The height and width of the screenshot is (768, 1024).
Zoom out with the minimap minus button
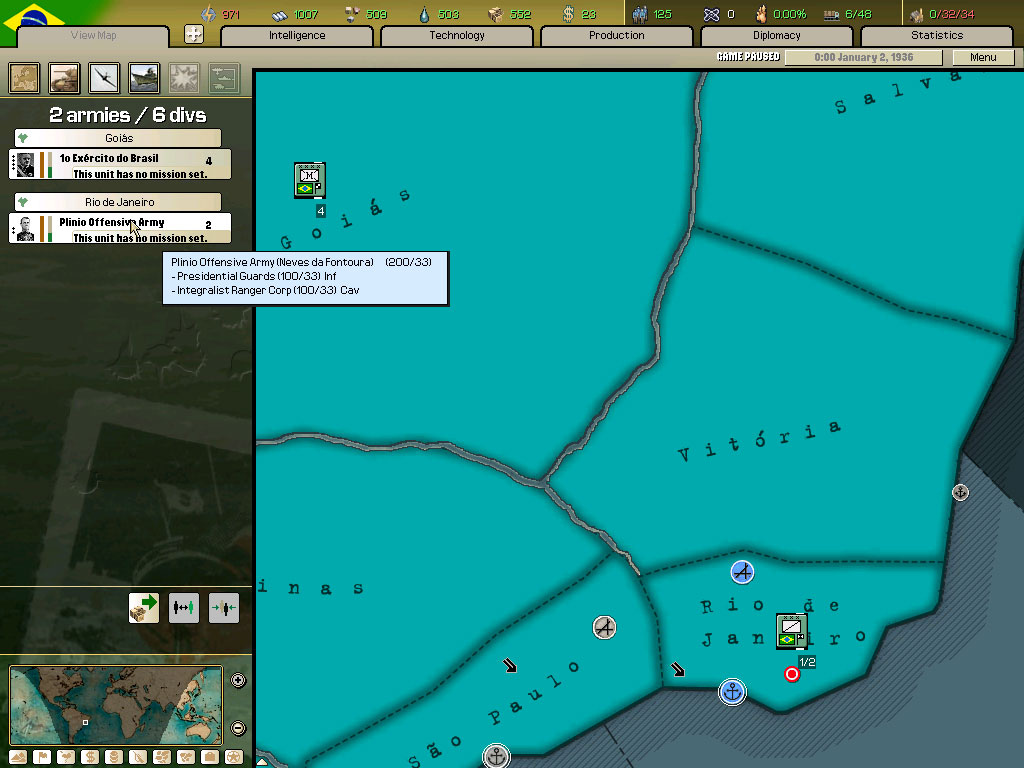(x=239, y=728)
